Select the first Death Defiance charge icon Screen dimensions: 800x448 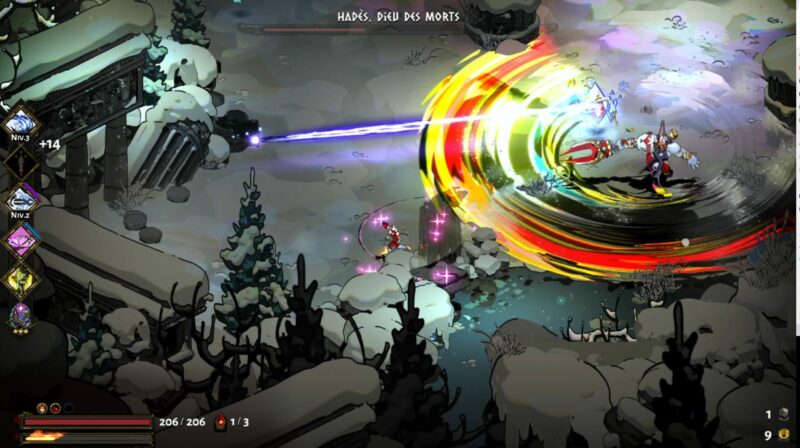[42, 408]
